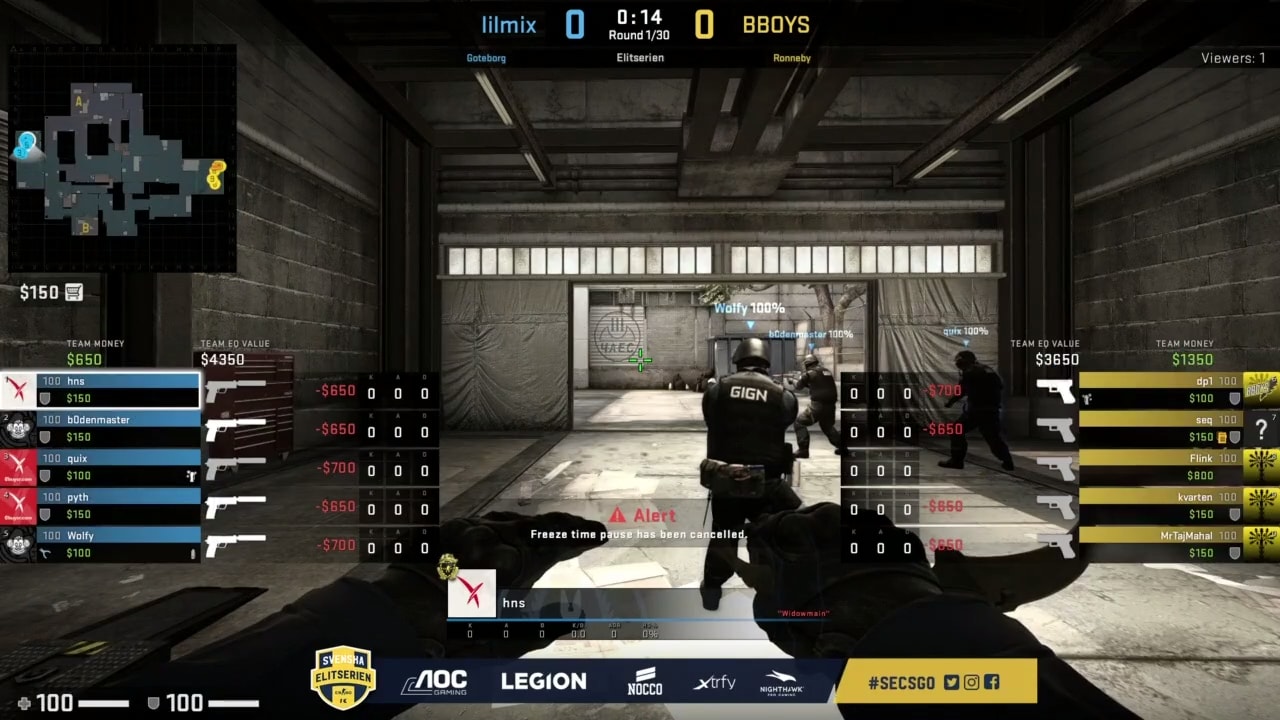Screen dimensions: 1280x720
Task: Click the Facebook icon in the banner
Action: coord(991,683)
